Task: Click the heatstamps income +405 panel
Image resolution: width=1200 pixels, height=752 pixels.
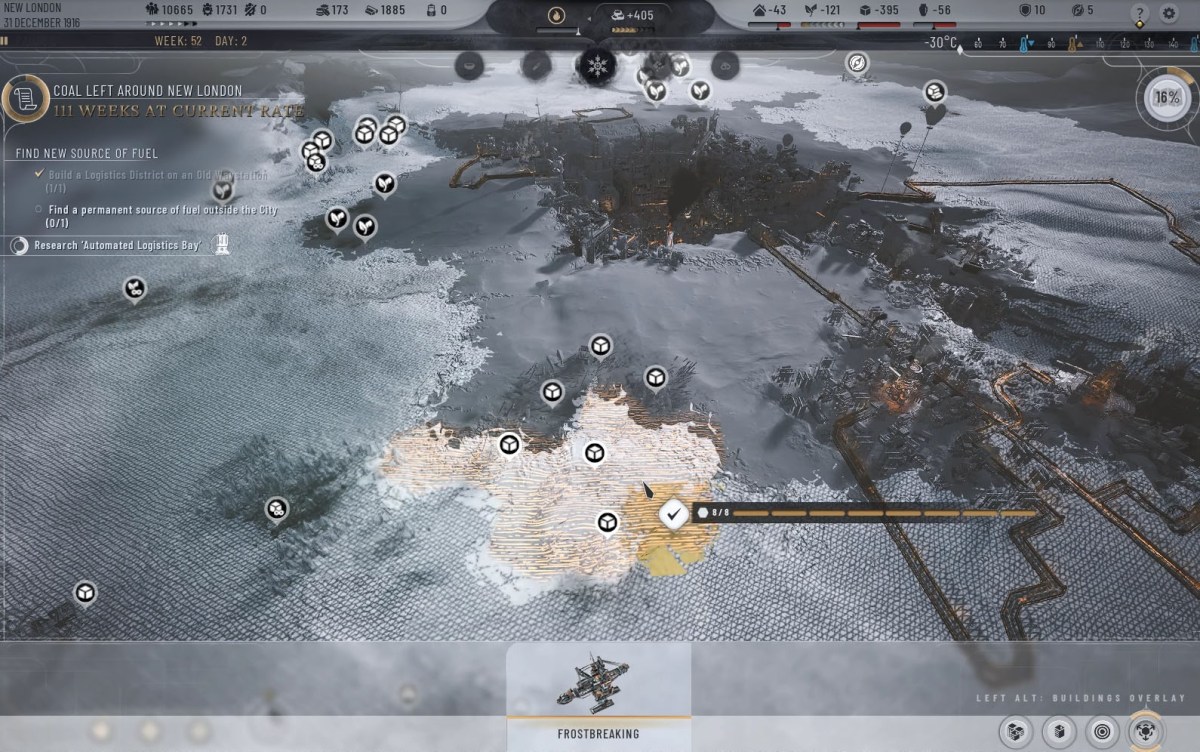Action: tap(634, 16)
